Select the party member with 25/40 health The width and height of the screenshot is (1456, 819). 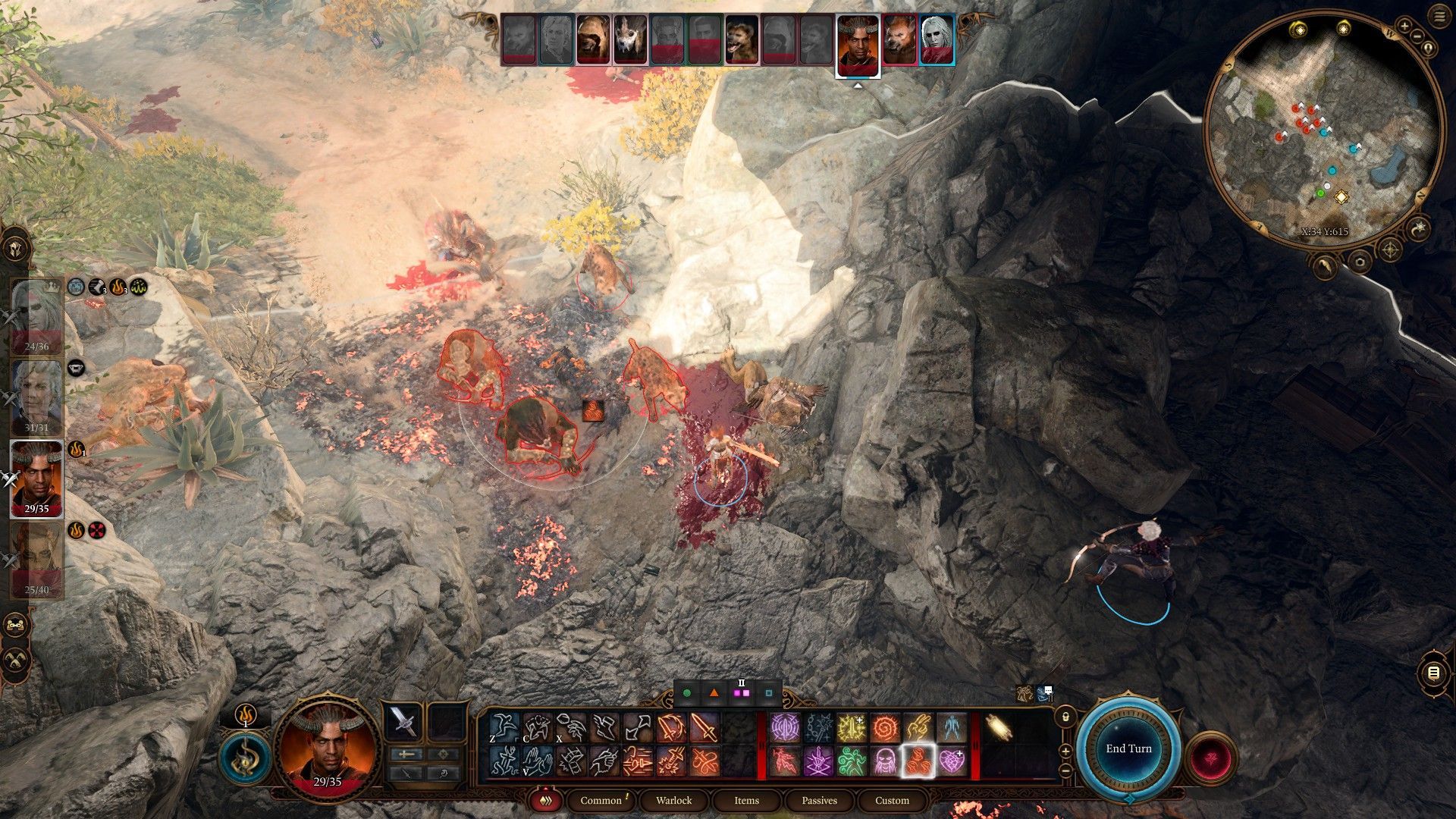[36, 560]
